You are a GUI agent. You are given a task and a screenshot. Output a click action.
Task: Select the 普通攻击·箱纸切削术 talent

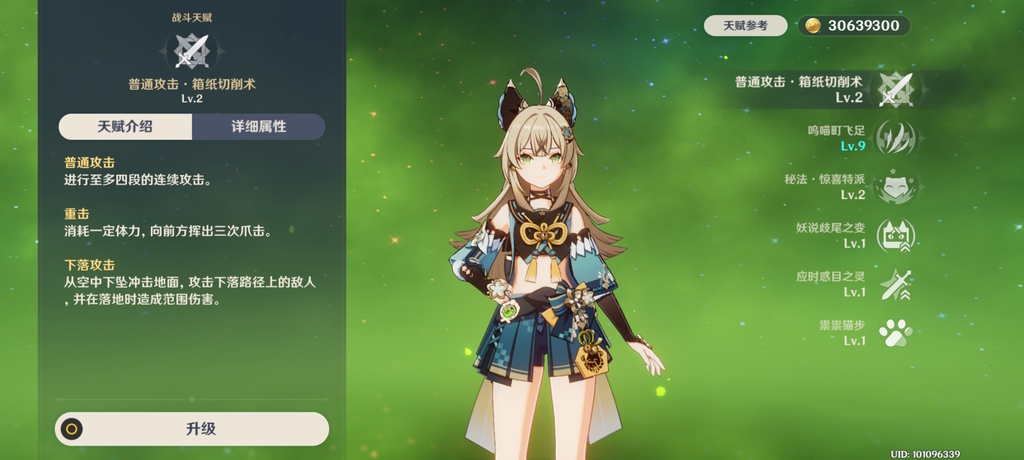(894, 89)
